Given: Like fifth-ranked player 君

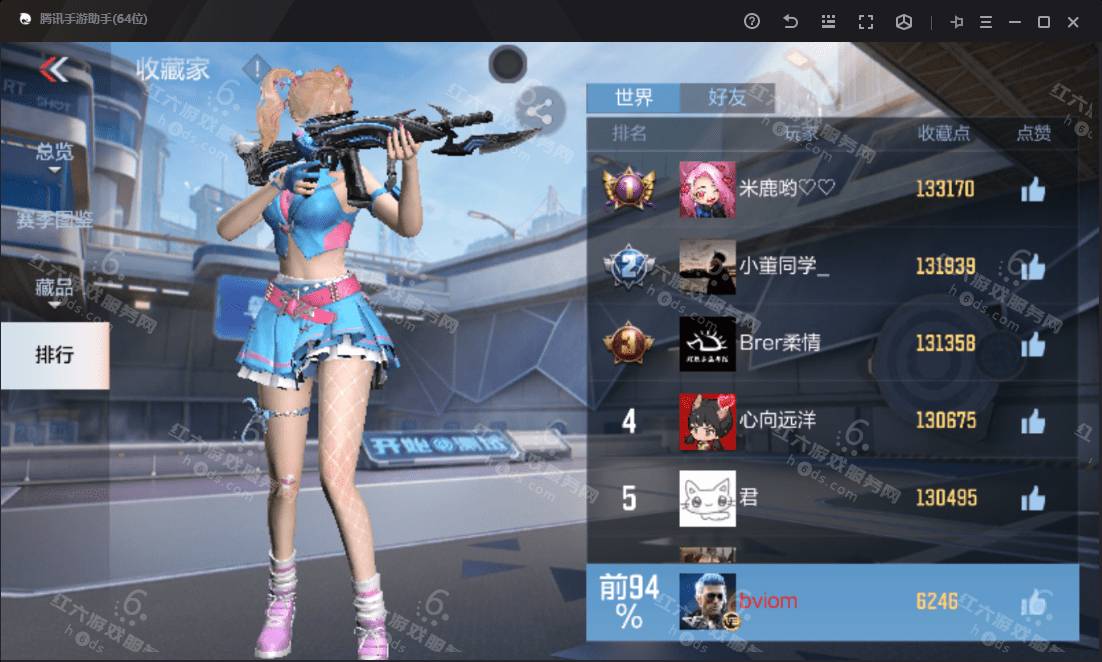Looking at the screenshot, I should [x=1033, y=498].
